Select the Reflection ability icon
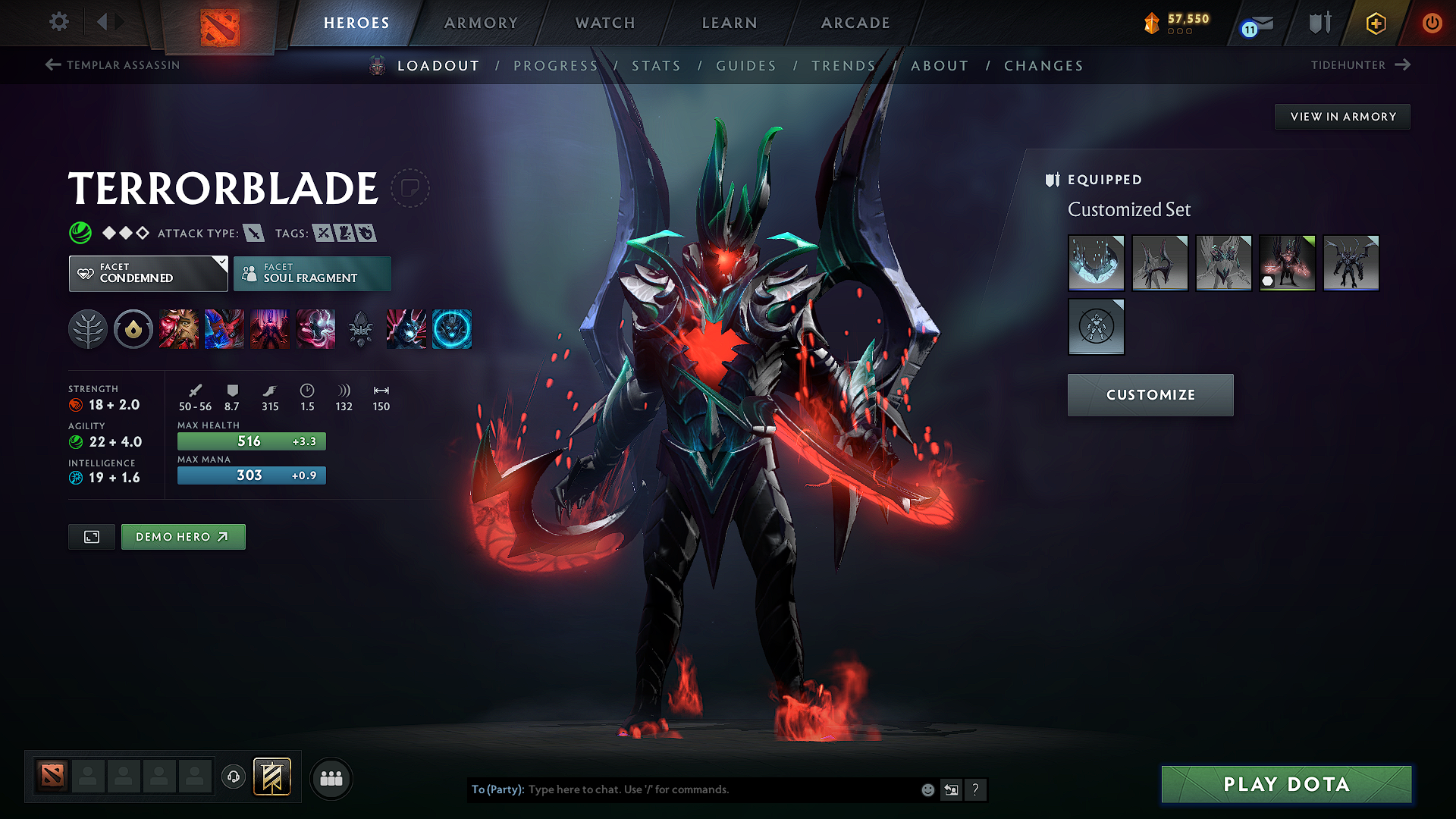The image size is (1456, 819). click(179, 329)
